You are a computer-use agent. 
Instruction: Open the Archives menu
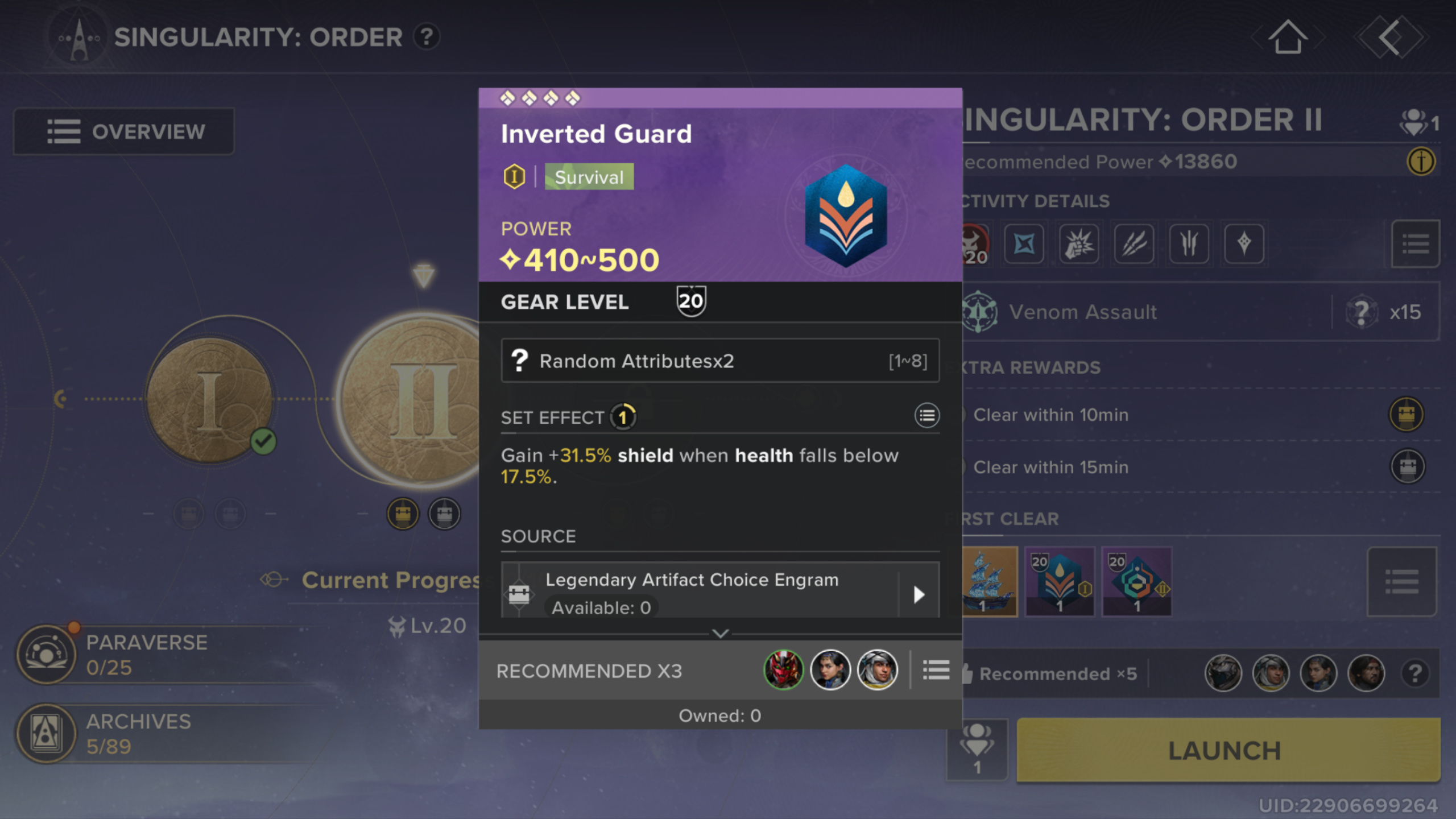pyautogui.click(x=114, y=733)
